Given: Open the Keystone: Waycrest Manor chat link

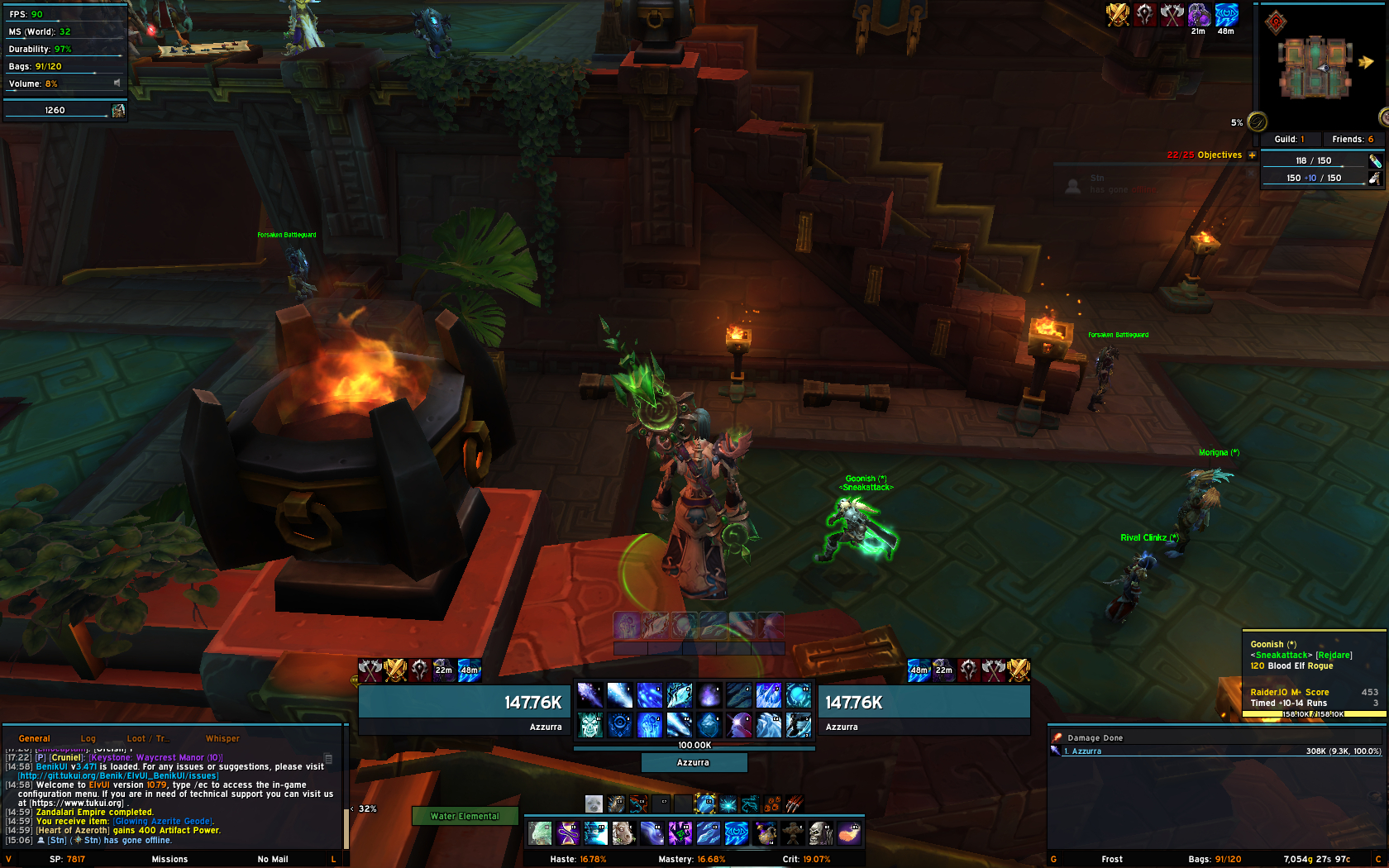Looking at the screenshot, I should click(x=155, y=757).
